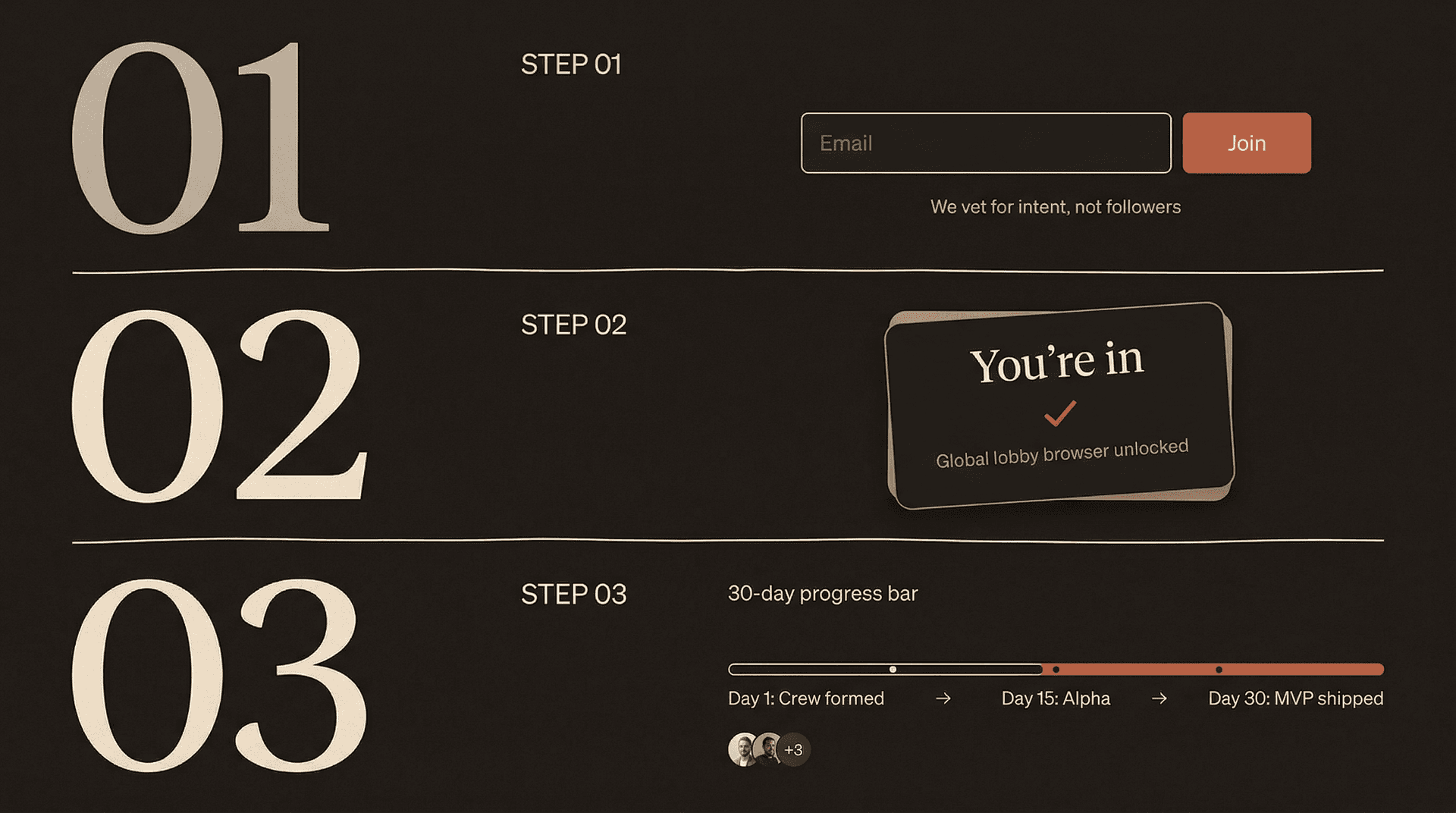Viewport: 1456px width, 813px height.
Task: Click the "We vet for intent, not followers" text
Action: (1055, 206)
